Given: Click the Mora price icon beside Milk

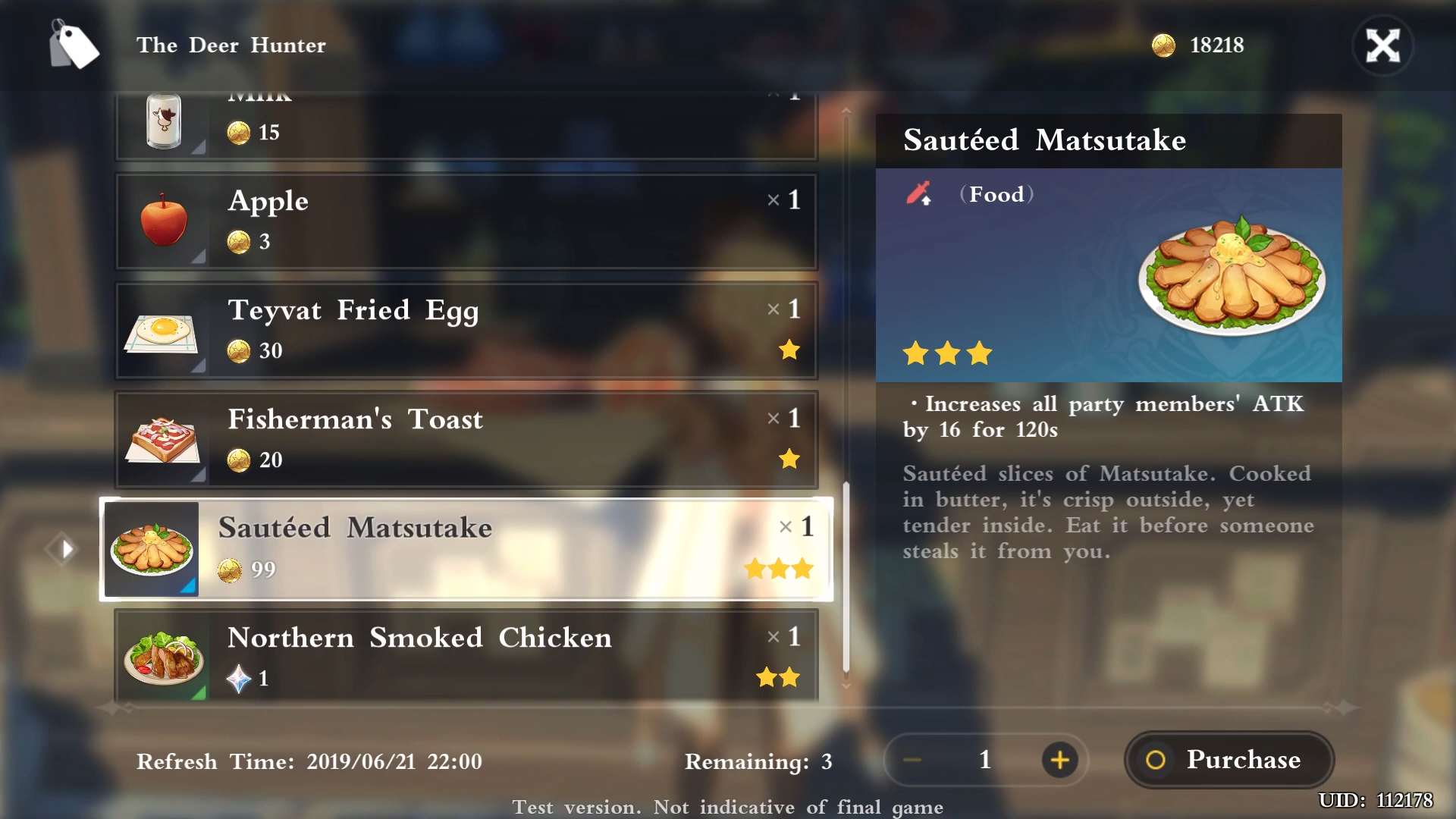Looking at the screenshot, I should click(x=240, y=133).
